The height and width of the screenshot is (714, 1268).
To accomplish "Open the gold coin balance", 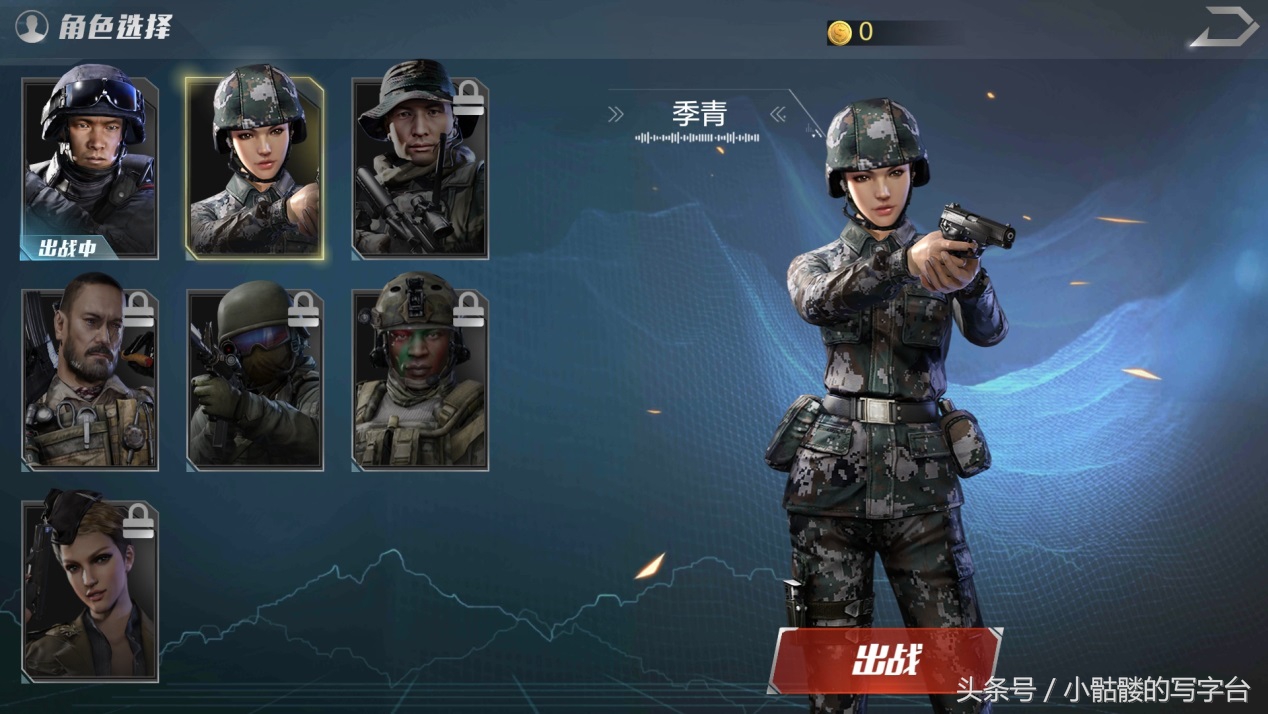I will [852, 33].
